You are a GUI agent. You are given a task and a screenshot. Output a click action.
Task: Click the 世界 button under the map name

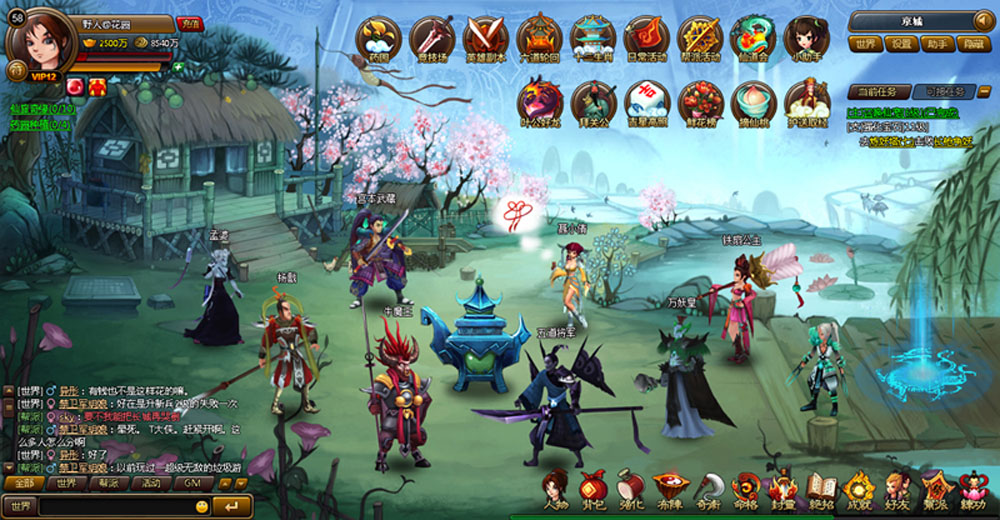tap(866, 44)
